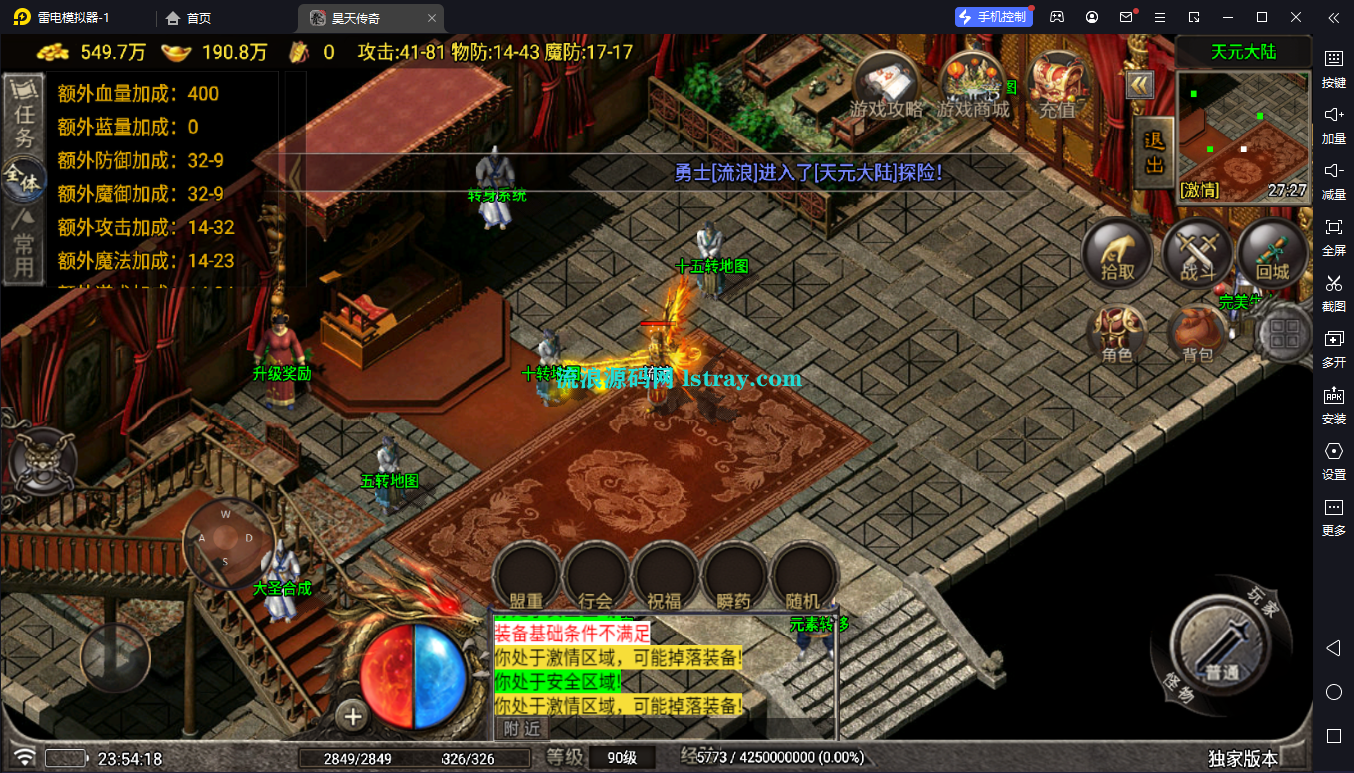Open the 游戏商城 game shop

coord(973,85)
